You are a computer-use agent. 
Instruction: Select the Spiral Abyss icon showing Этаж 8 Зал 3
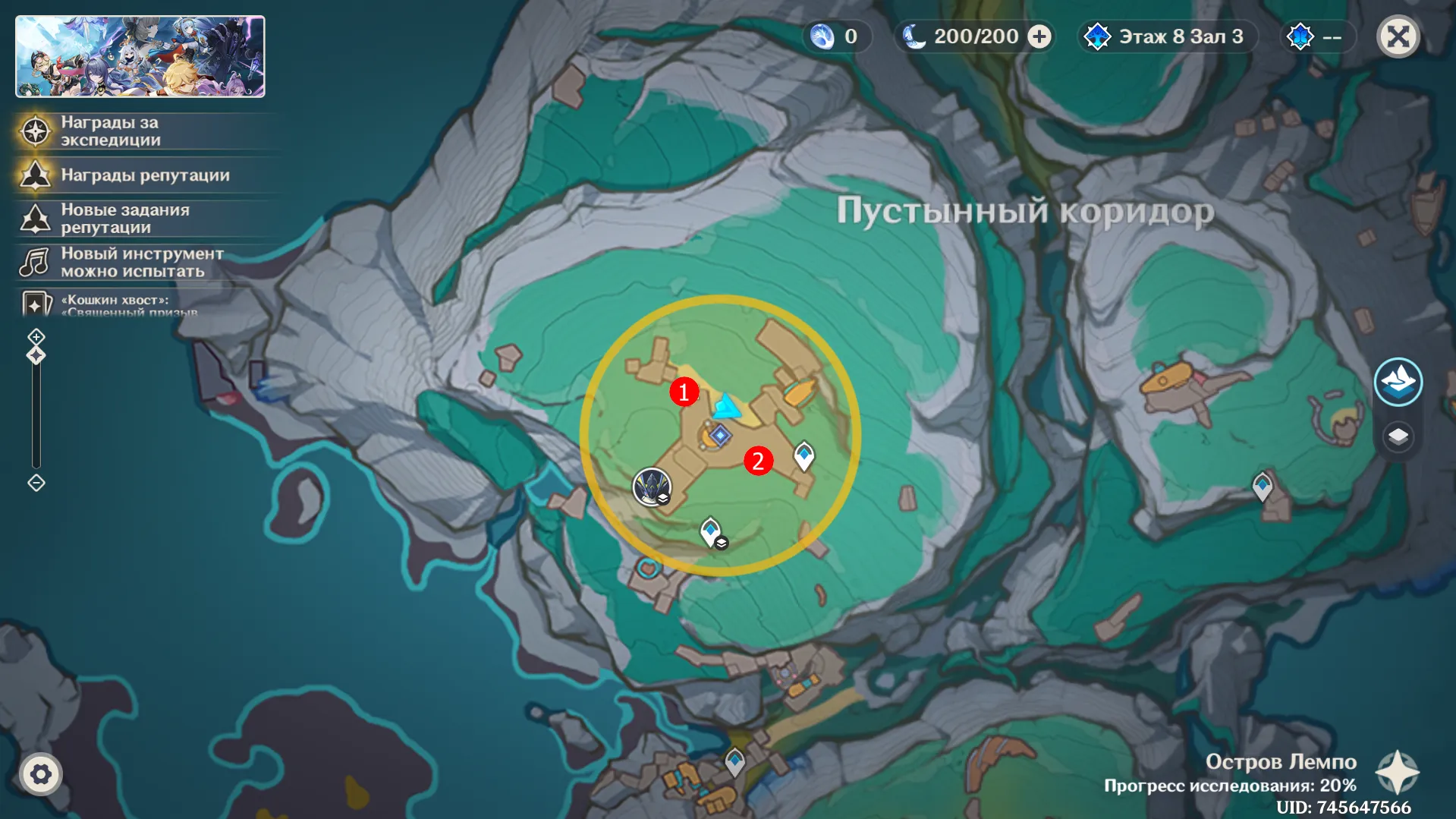1097,36
